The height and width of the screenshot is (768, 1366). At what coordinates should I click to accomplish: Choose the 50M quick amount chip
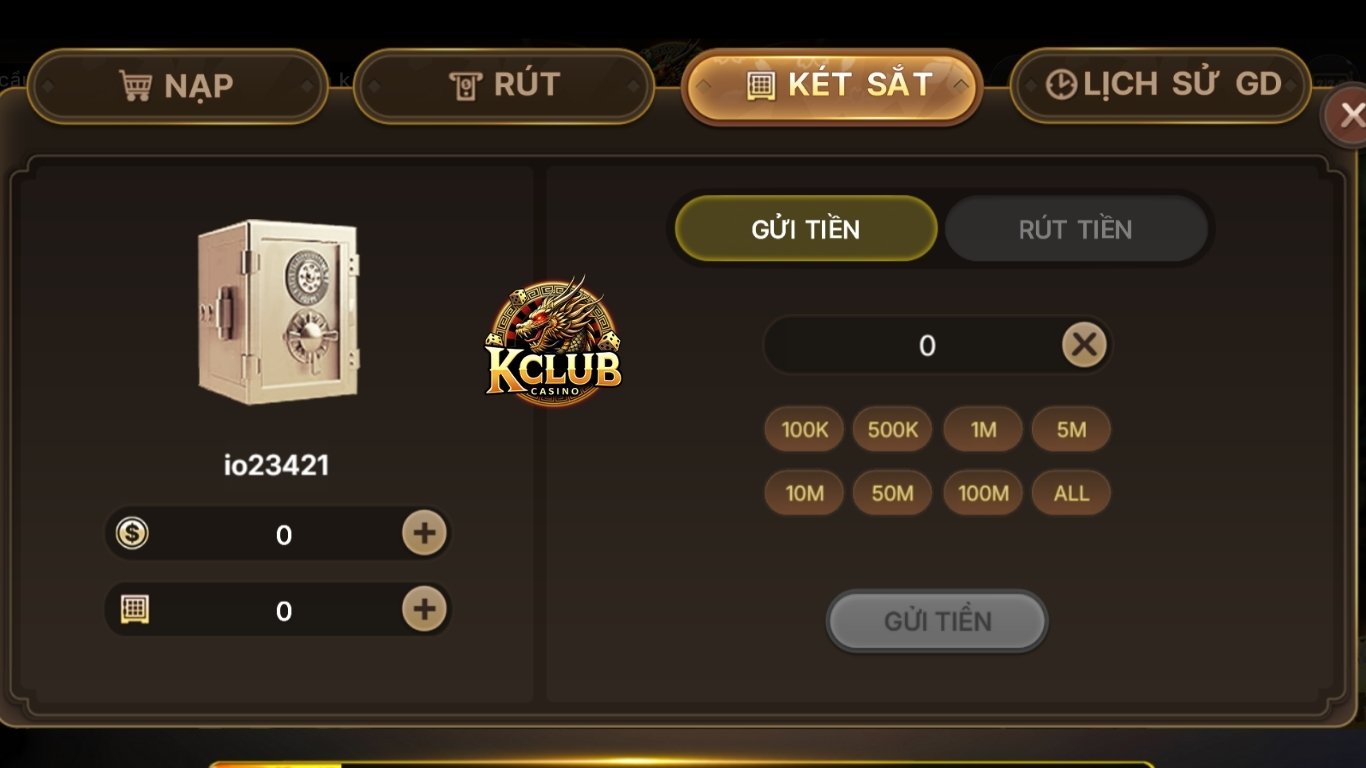(892, 492)
